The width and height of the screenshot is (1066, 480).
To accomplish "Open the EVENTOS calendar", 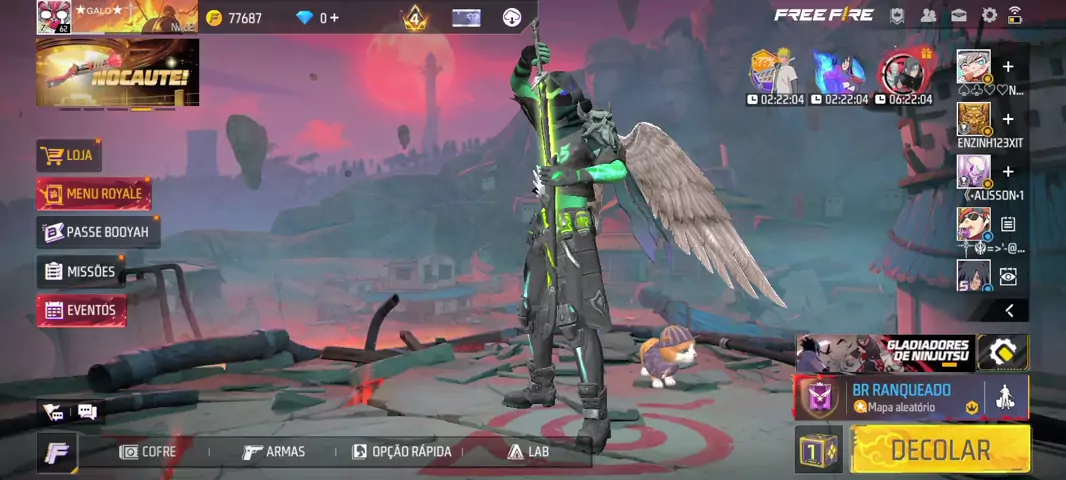I will tap(81, 310).
